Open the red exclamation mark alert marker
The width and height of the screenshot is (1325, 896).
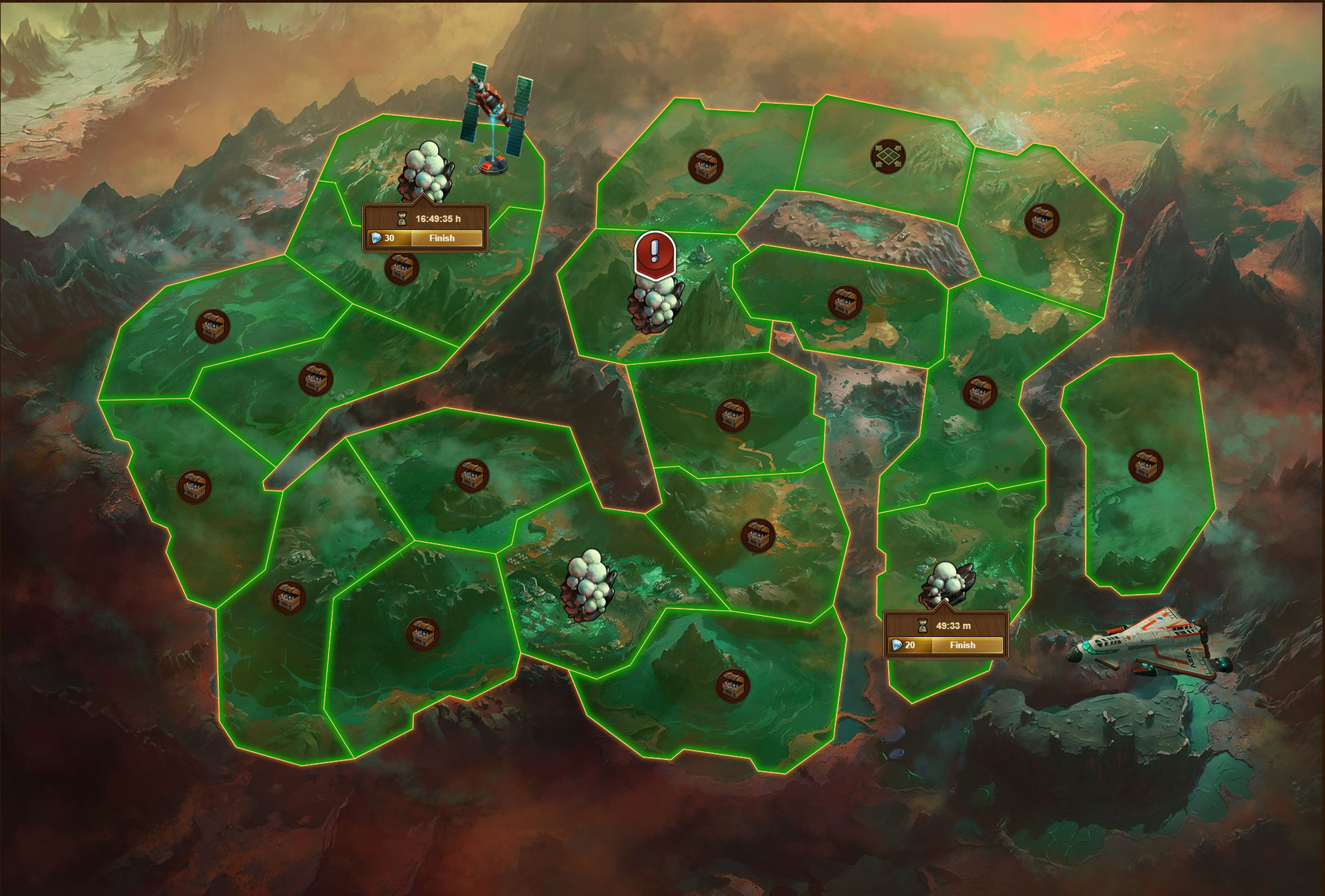pos(655,253)
